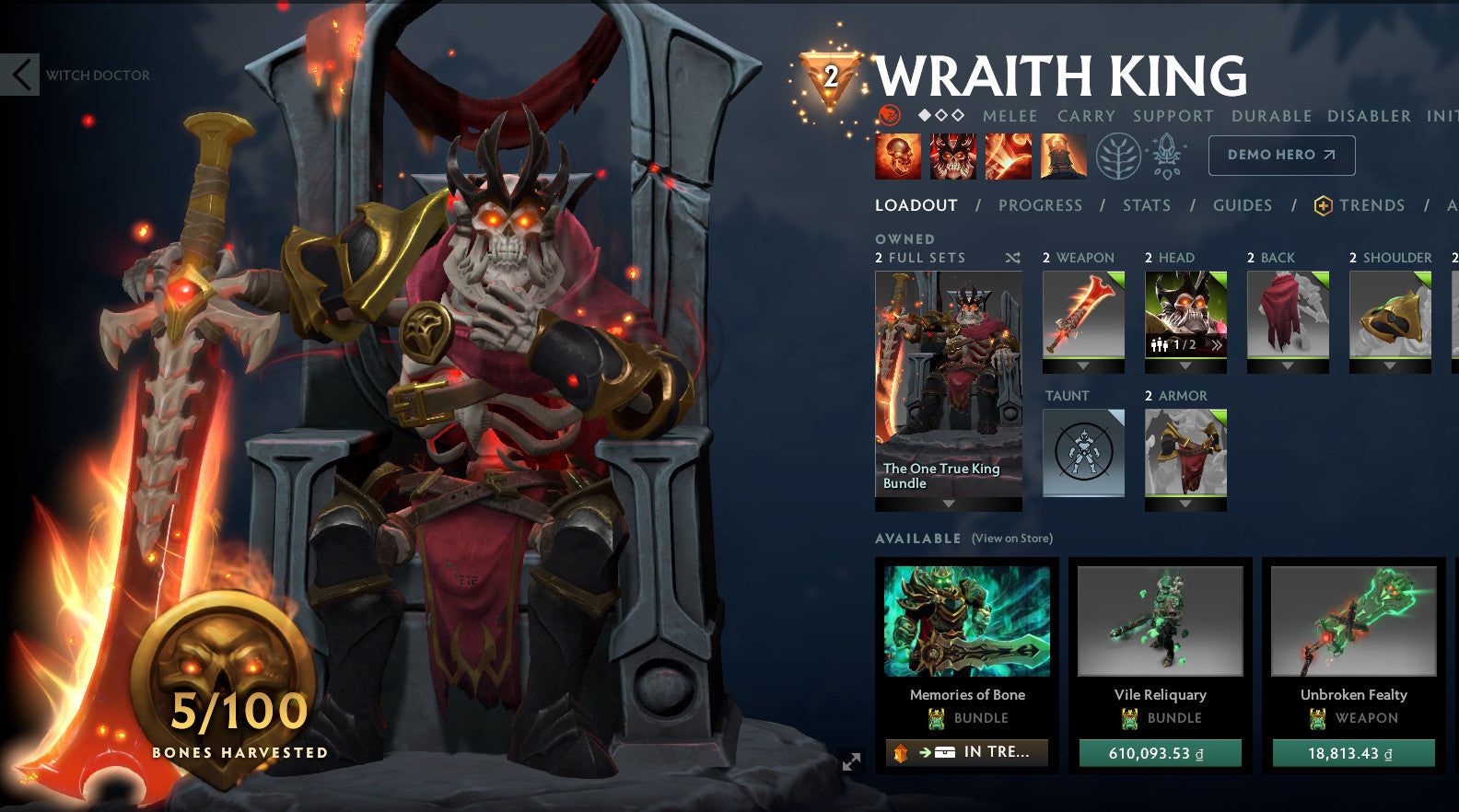
Task: Toggle fullscreen hero preview with expand arrows
Action: (x=851, y=761)
